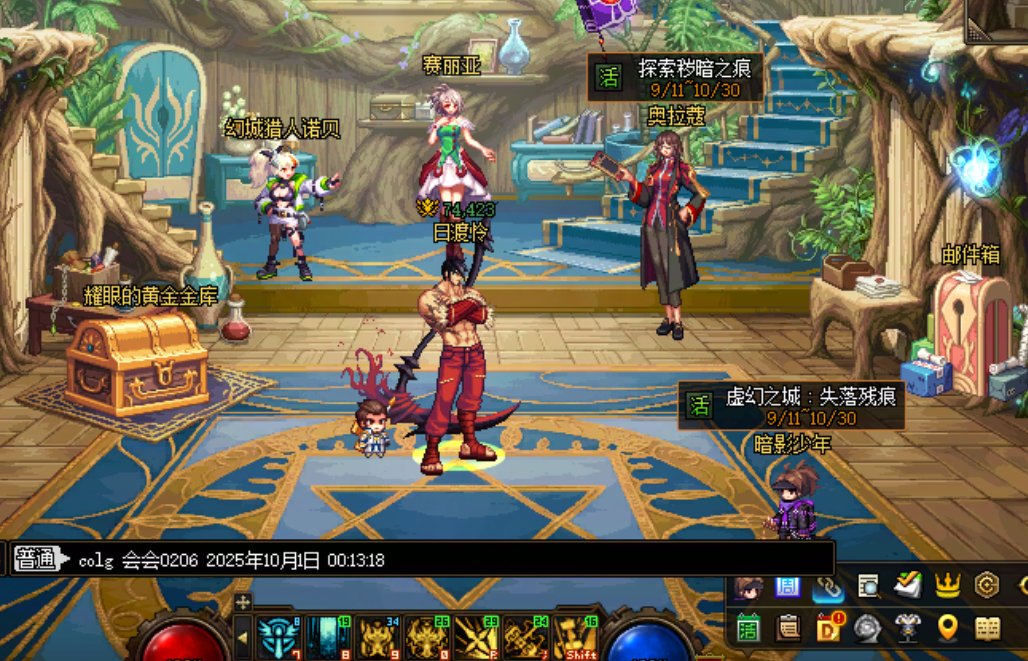Image resolution: width=1028 pixels, height=661 pixels.
Task: Activate the skill bound to Shift
Action: [x=575, y=638]
